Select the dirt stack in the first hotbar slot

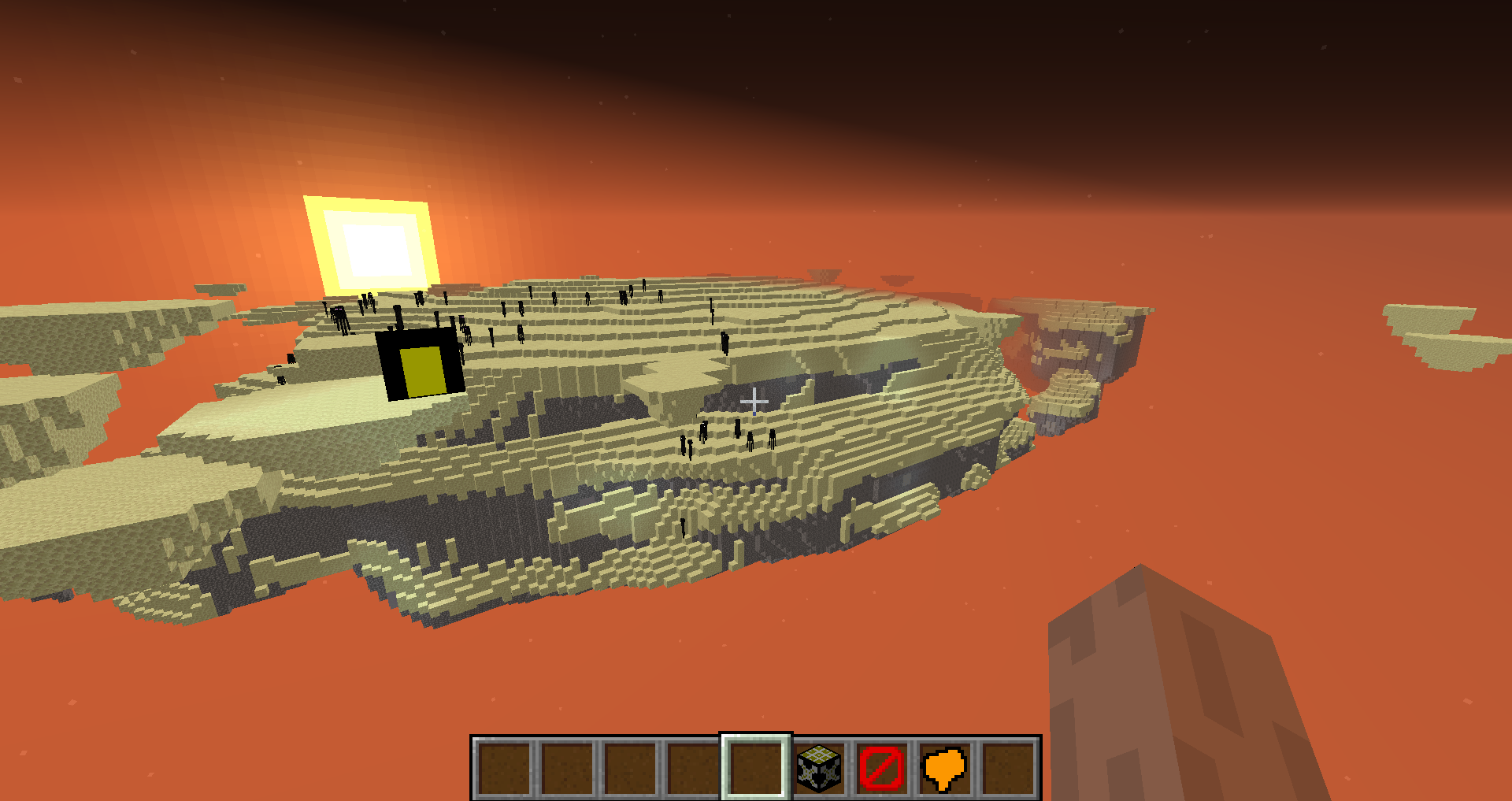click(505, 767)
